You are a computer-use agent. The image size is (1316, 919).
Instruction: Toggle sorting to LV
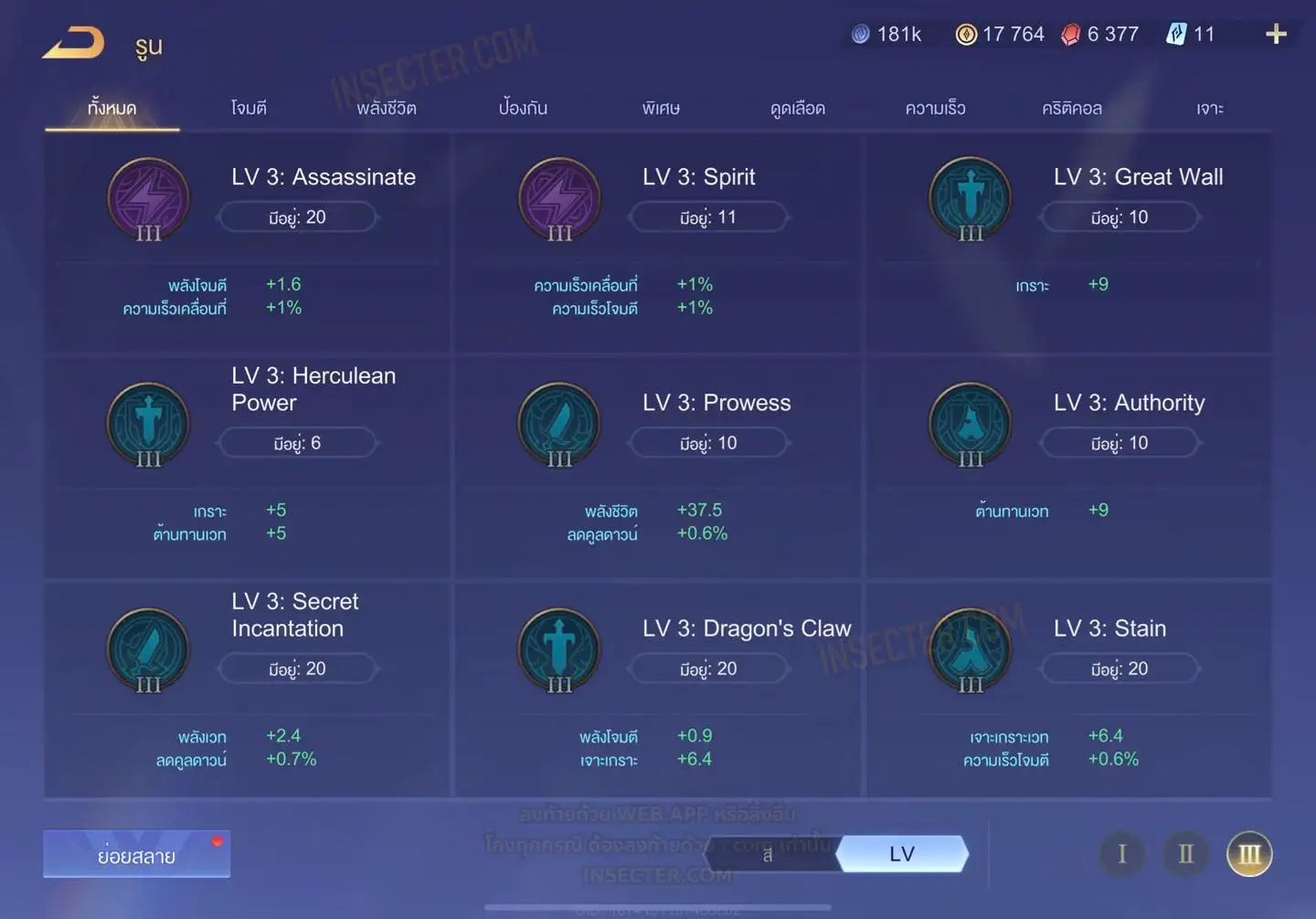coord(902,854)
